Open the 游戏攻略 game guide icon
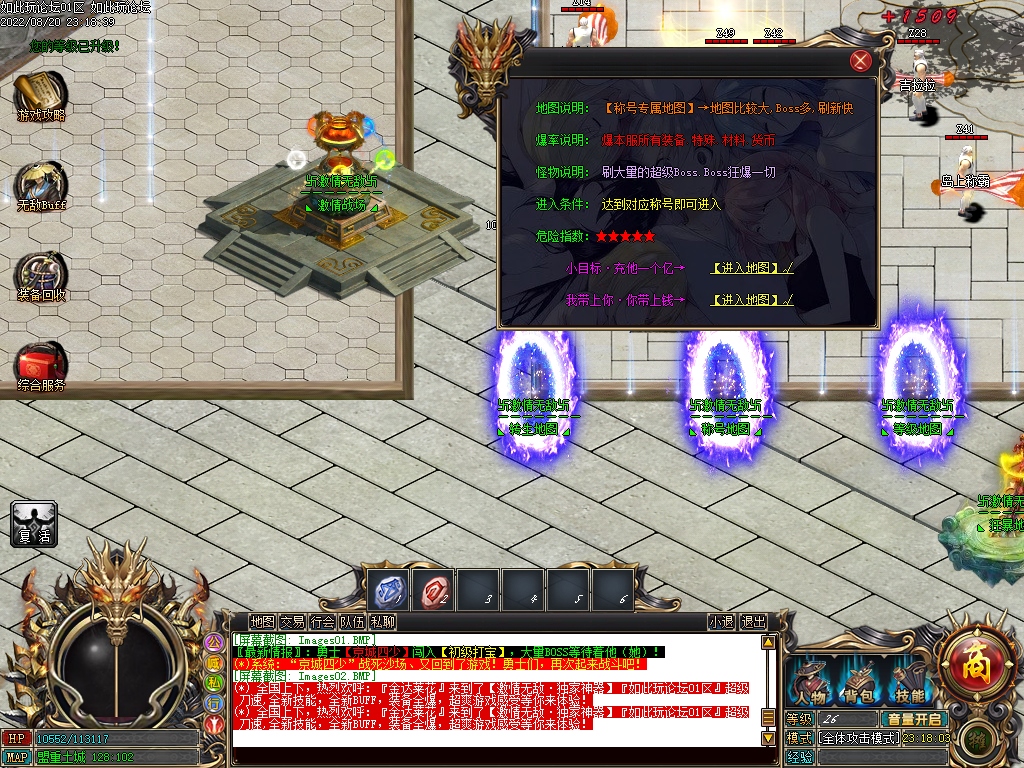Viewport: 1024px width, 768px height. tap(40, 95)
